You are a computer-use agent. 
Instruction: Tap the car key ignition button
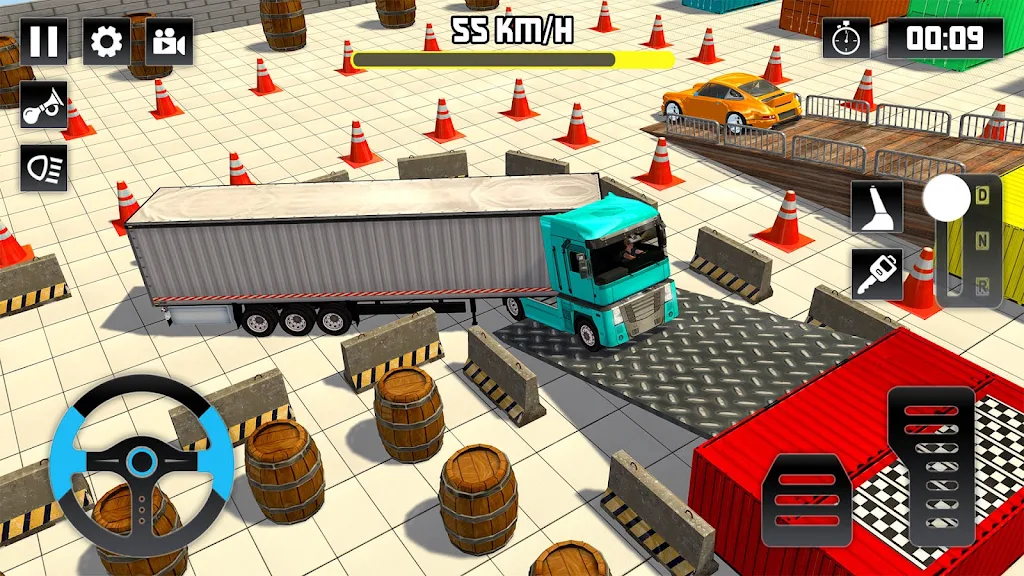tap(877, 273)
